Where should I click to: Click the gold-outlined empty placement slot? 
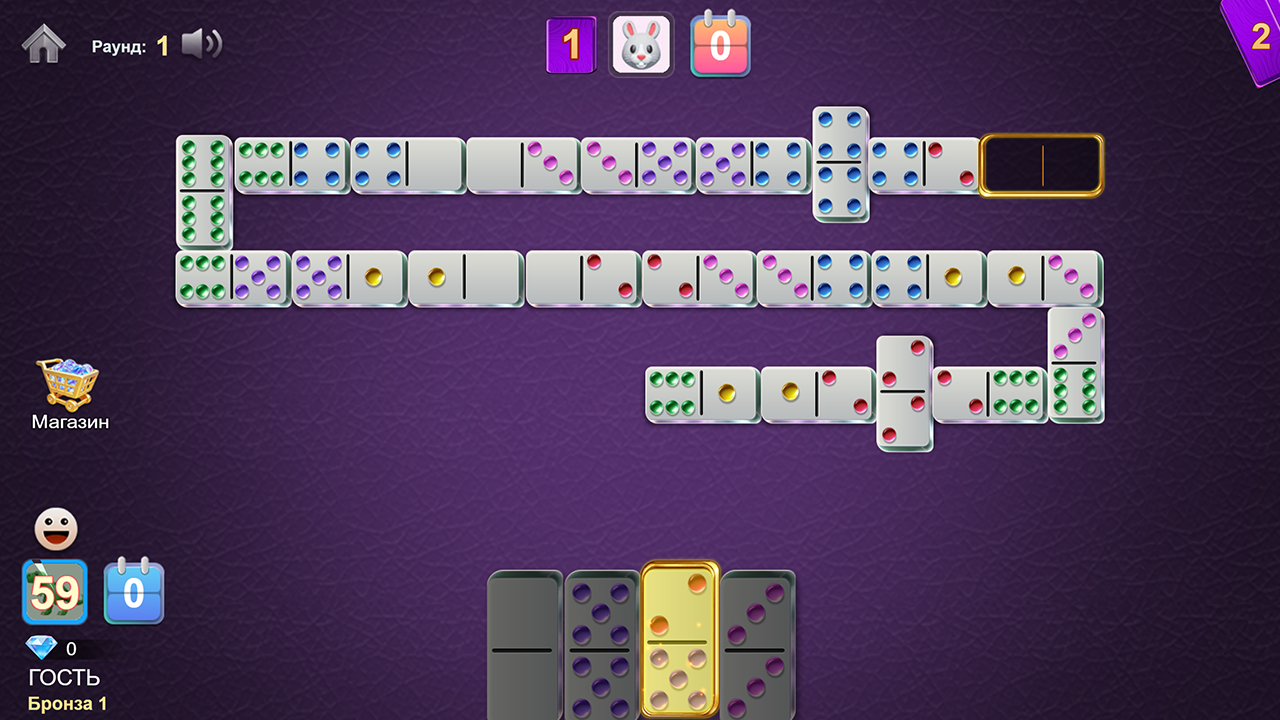click(1041, 164)
